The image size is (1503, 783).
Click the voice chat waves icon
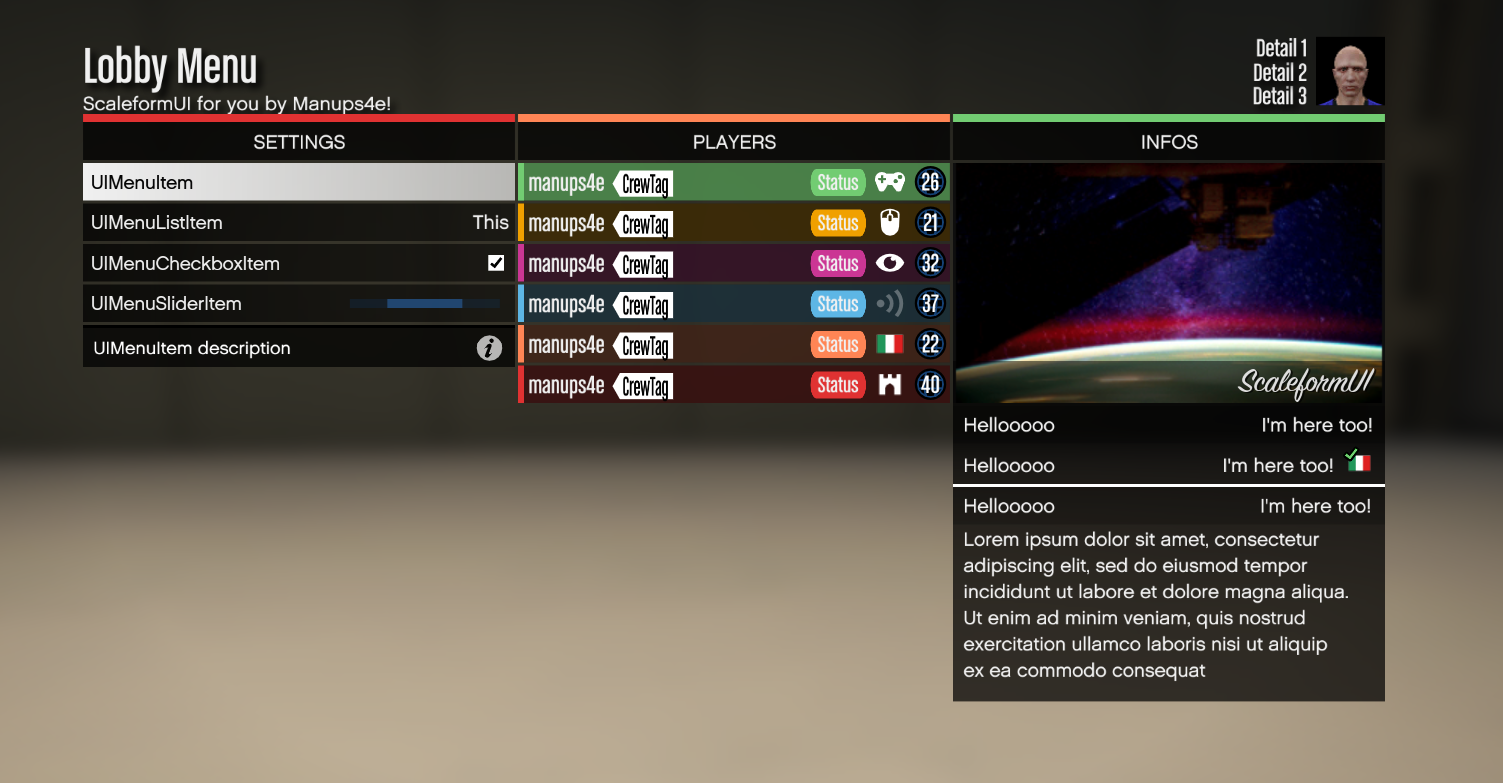(x=889, y=303)
